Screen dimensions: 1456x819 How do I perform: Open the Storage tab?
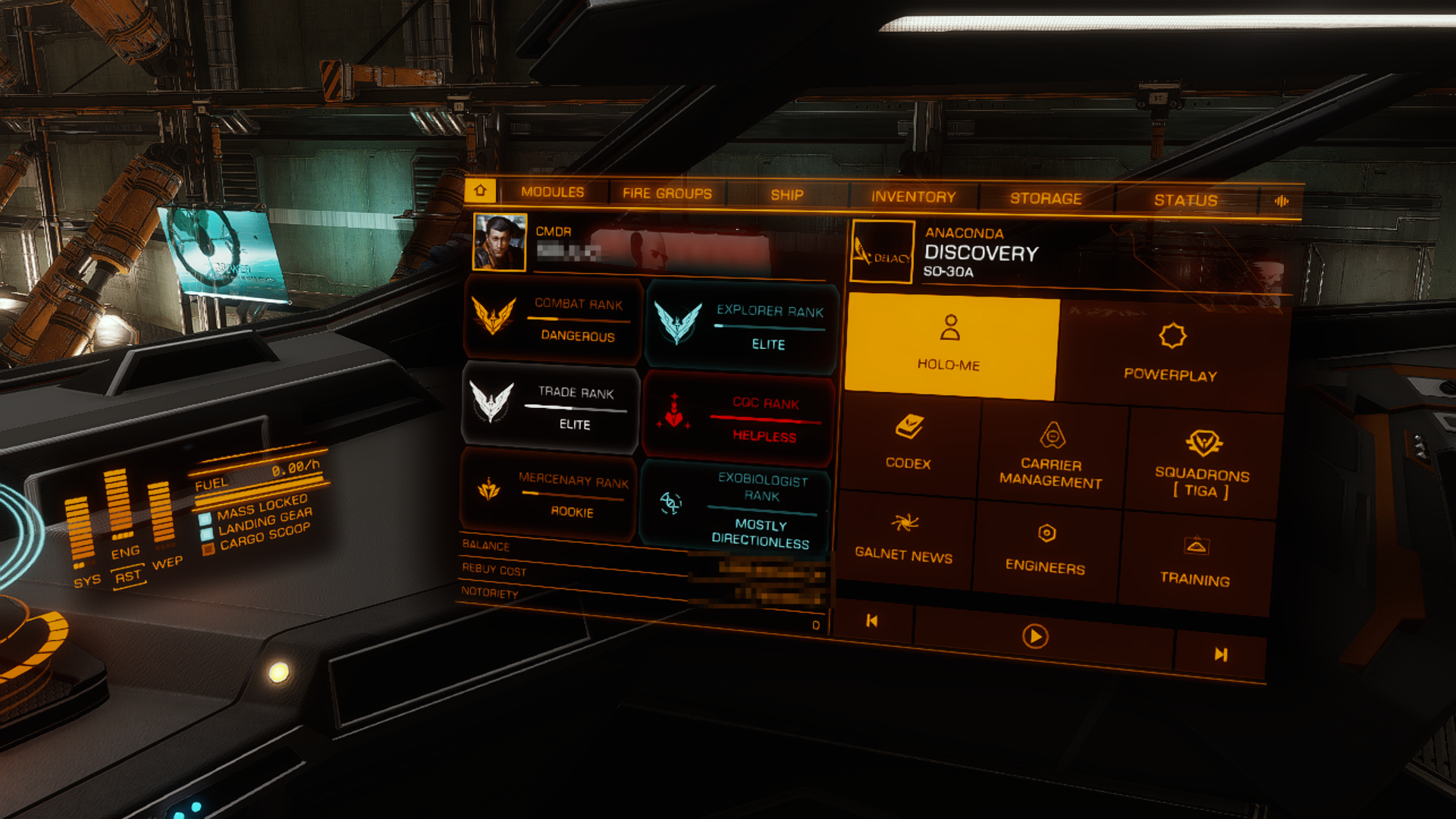pos(1045,199)
